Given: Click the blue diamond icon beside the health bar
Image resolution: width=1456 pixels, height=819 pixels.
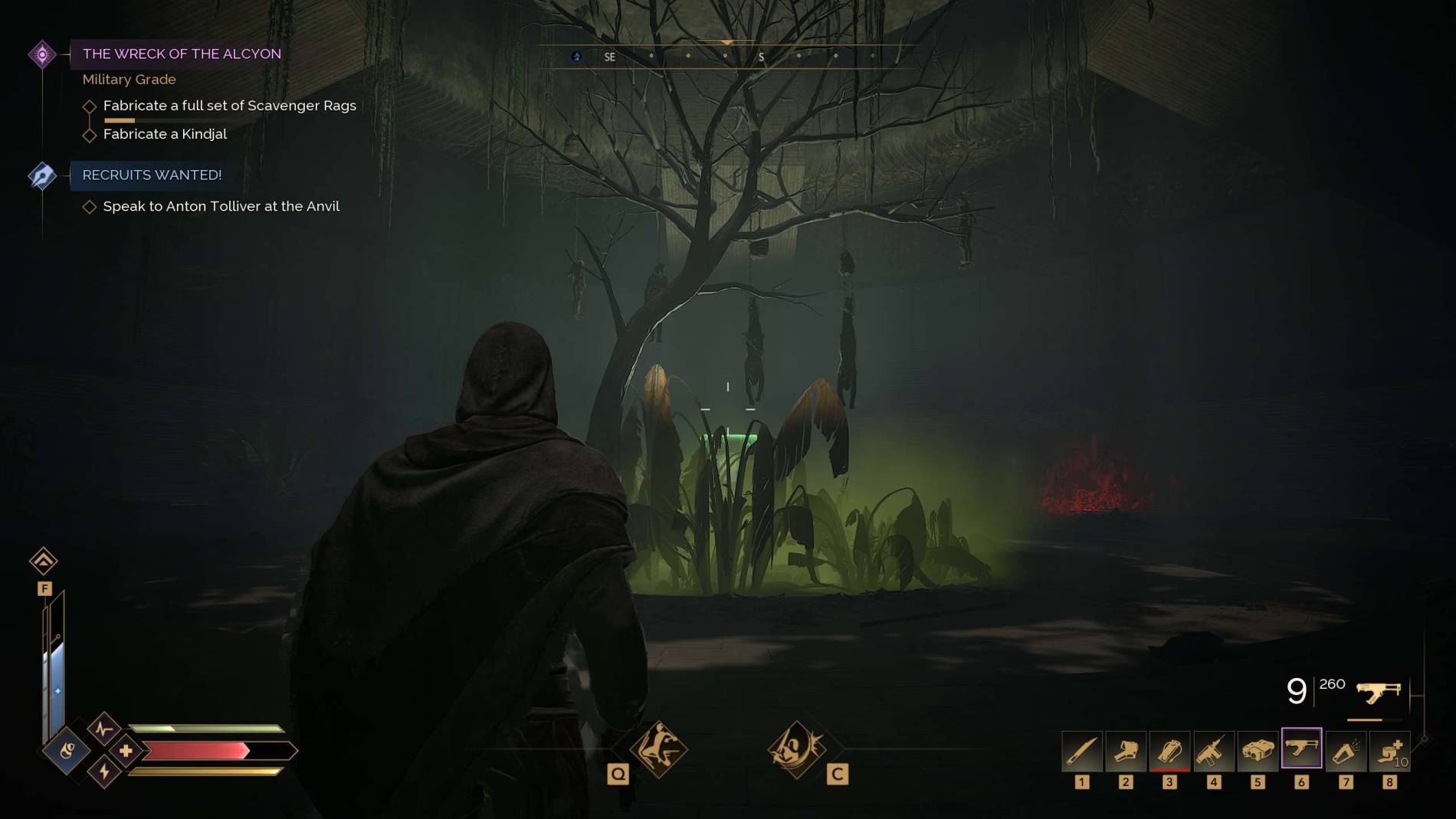Looking at the screenshot, I should click(x=67, y=750).
